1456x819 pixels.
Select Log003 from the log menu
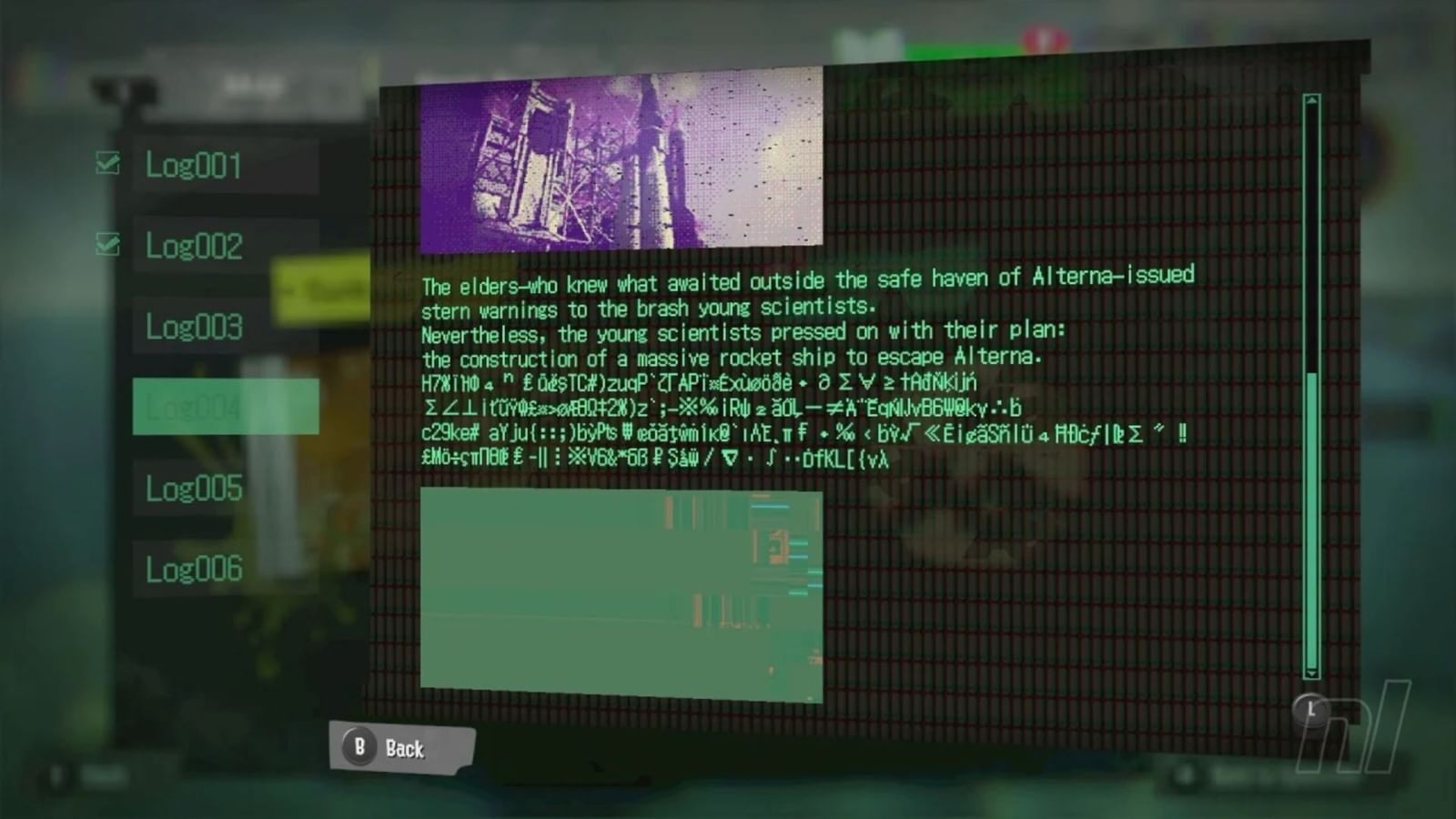193,325
